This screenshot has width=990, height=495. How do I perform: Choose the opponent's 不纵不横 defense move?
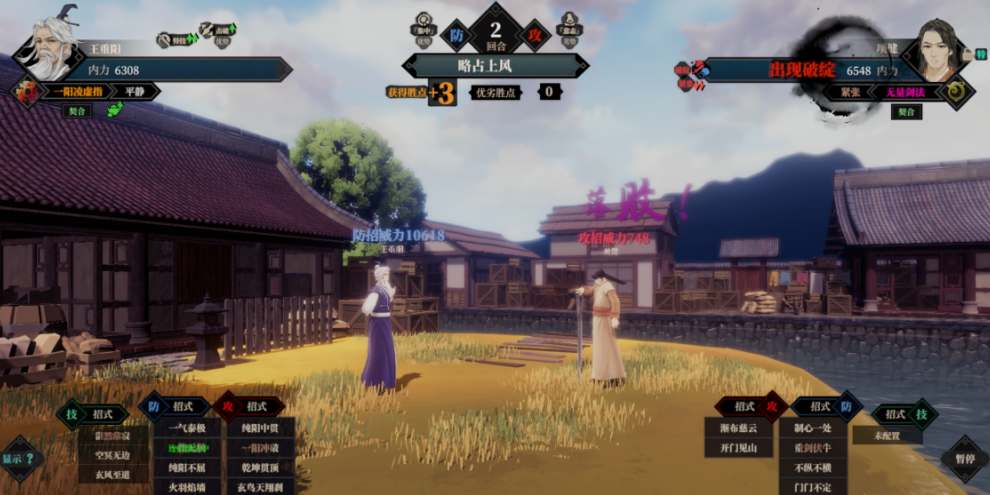pos(811,467)
